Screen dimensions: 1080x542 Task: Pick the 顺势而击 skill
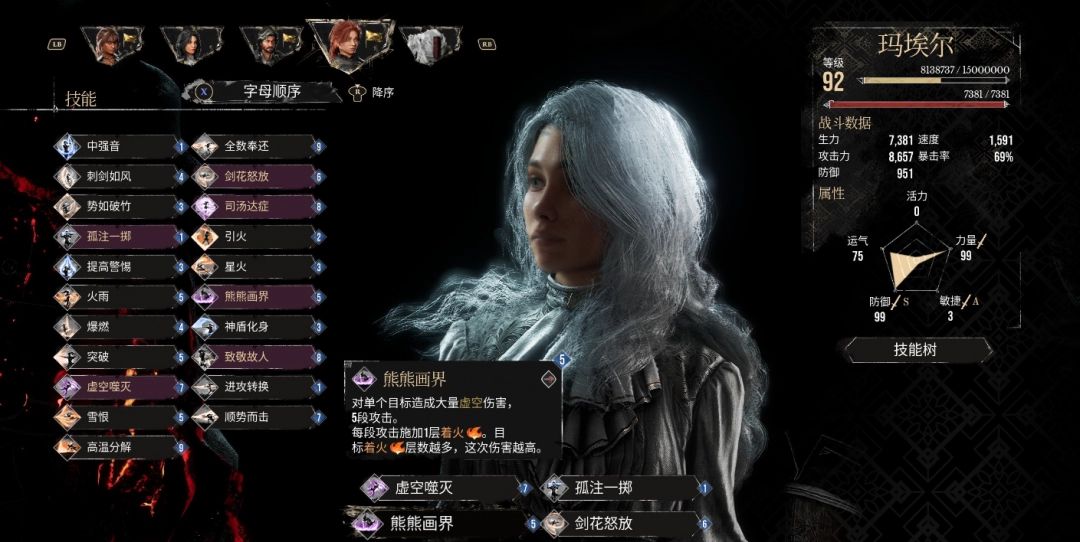coord(256,416)
